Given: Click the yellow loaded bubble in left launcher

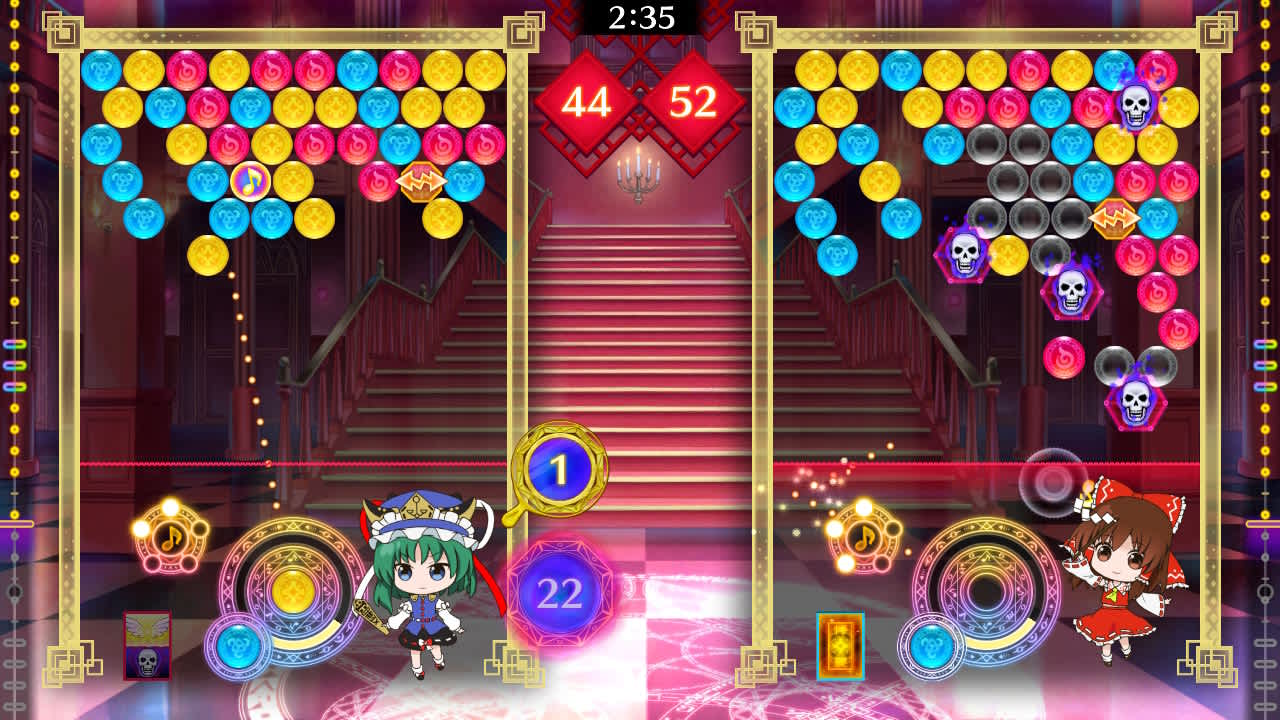Looking at the screenshot, I should pos(295,590).
